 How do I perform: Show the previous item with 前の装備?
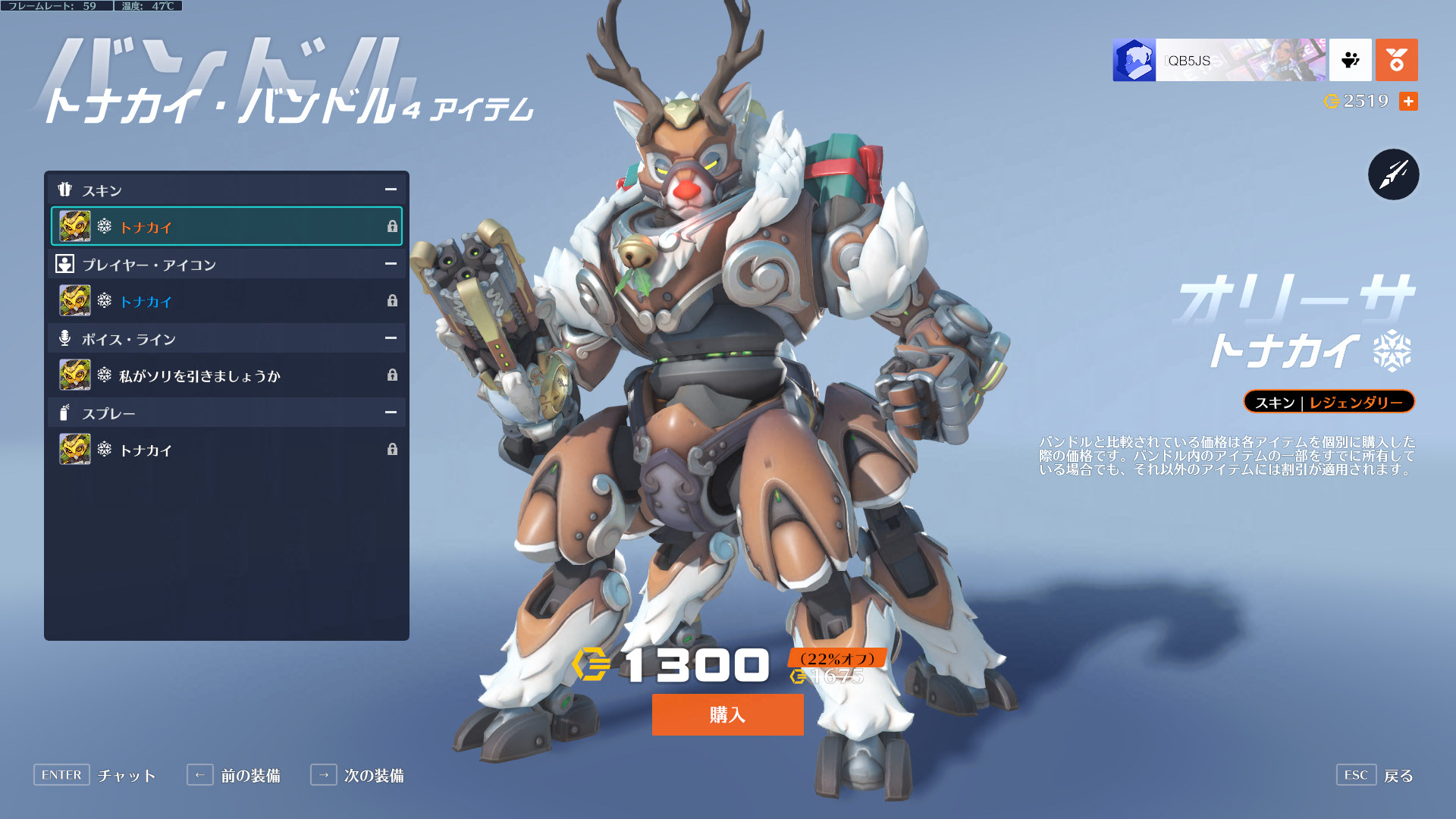[x=234, y=775]
